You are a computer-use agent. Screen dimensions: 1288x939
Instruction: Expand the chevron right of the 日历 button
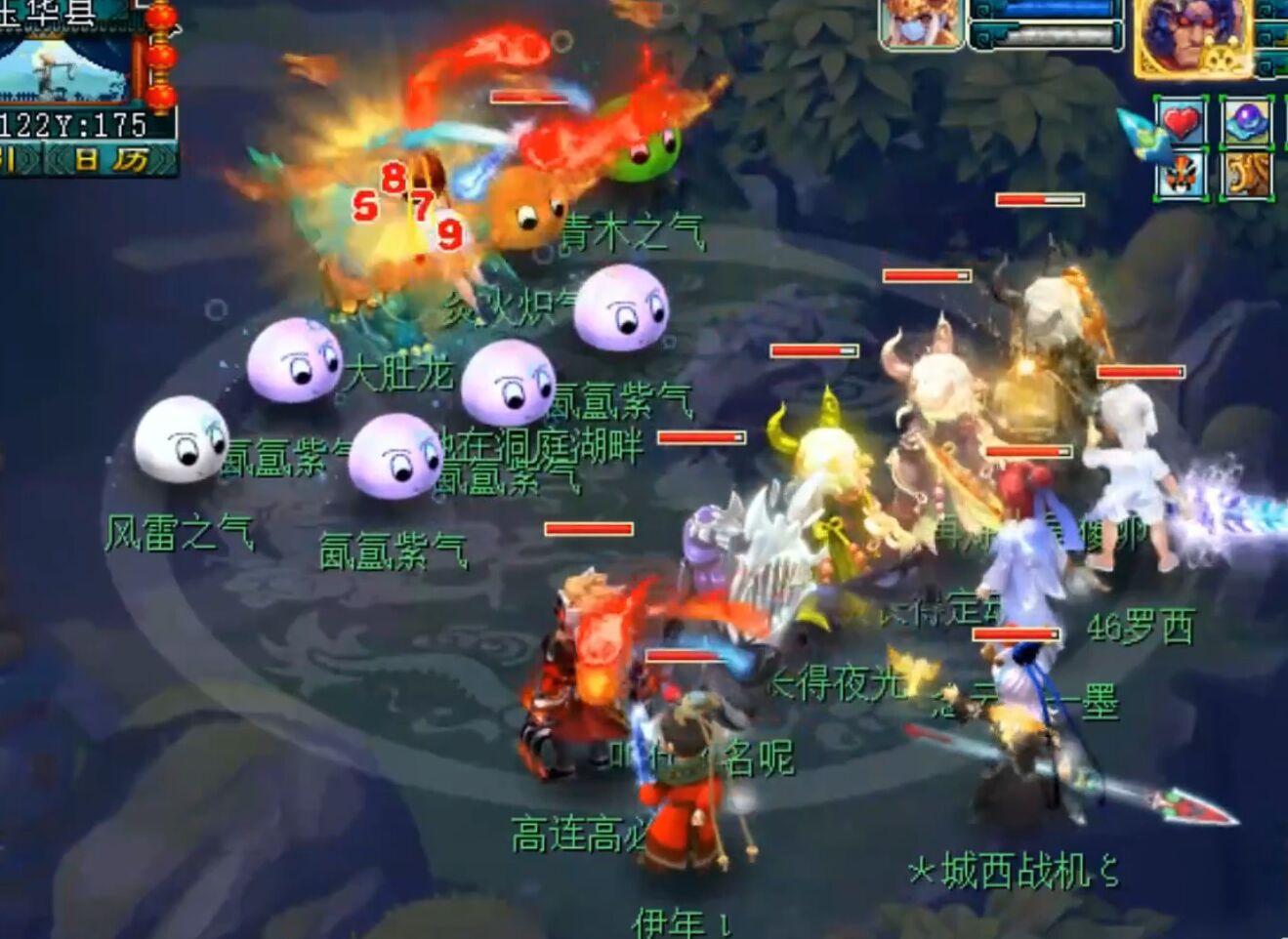coord(164,157)
